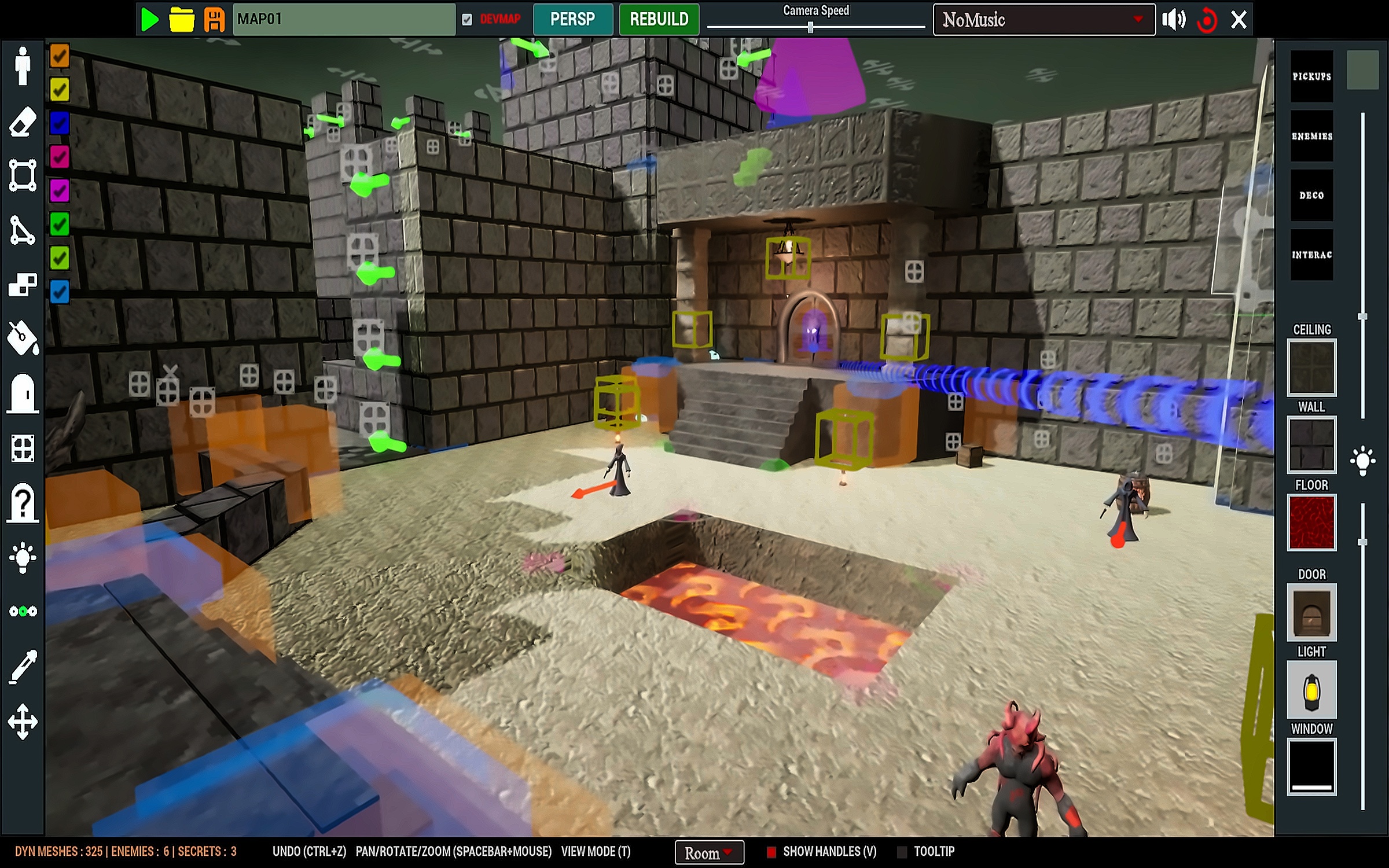Switch the view with the PERSP button
This screenshot has width=1389, height=868.
coord(572,20)
